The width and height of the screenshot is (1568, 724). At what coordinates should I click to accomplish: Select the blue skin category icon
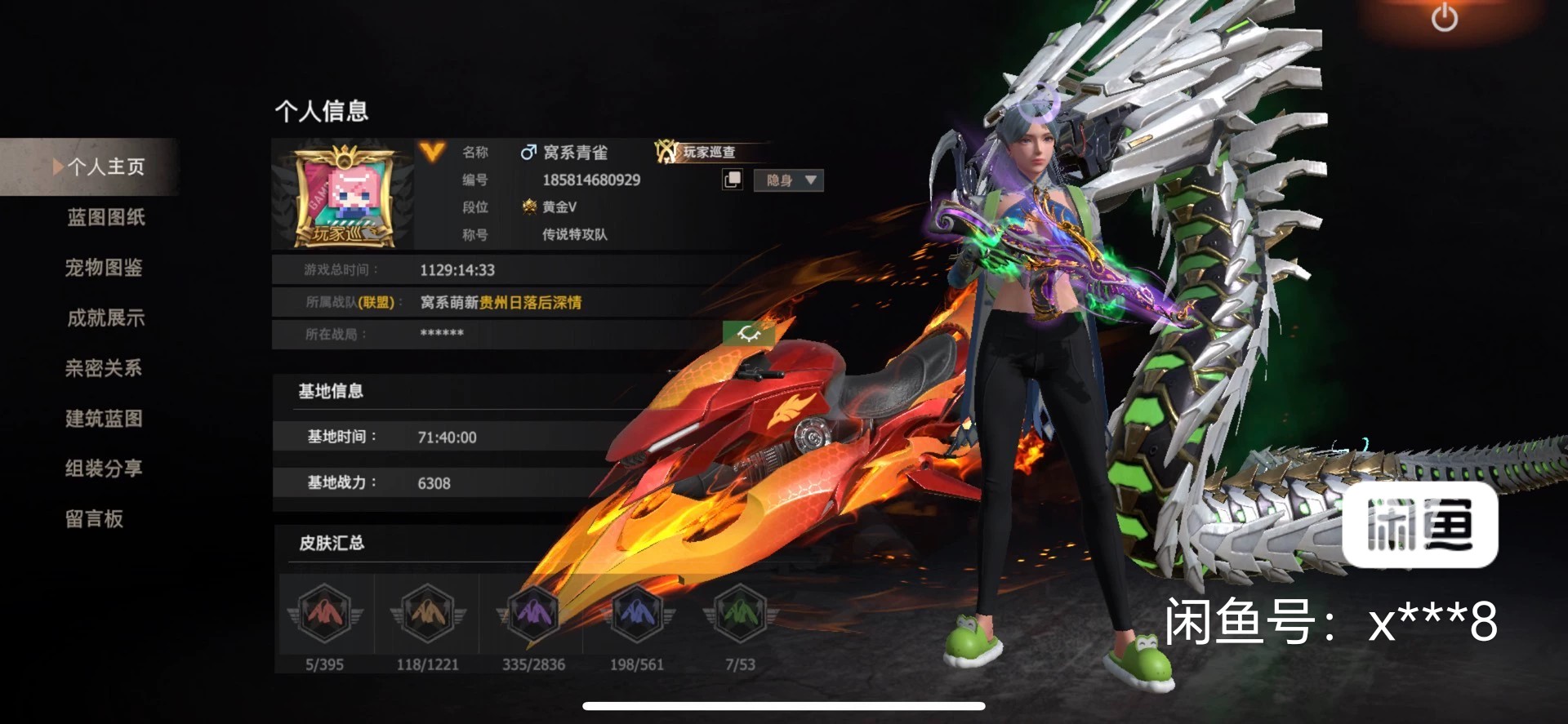tap(637, 613)
